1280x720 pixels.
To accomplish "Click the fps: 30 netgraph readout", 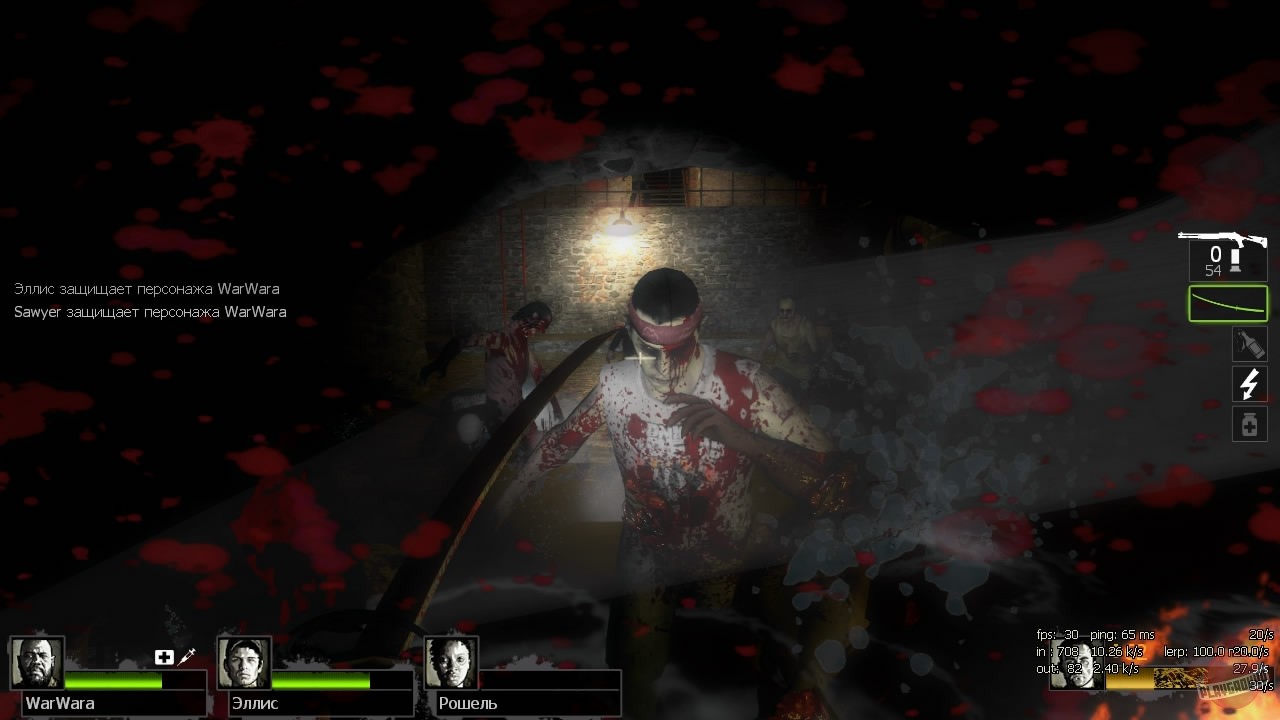I will (x=1055, y=634).
